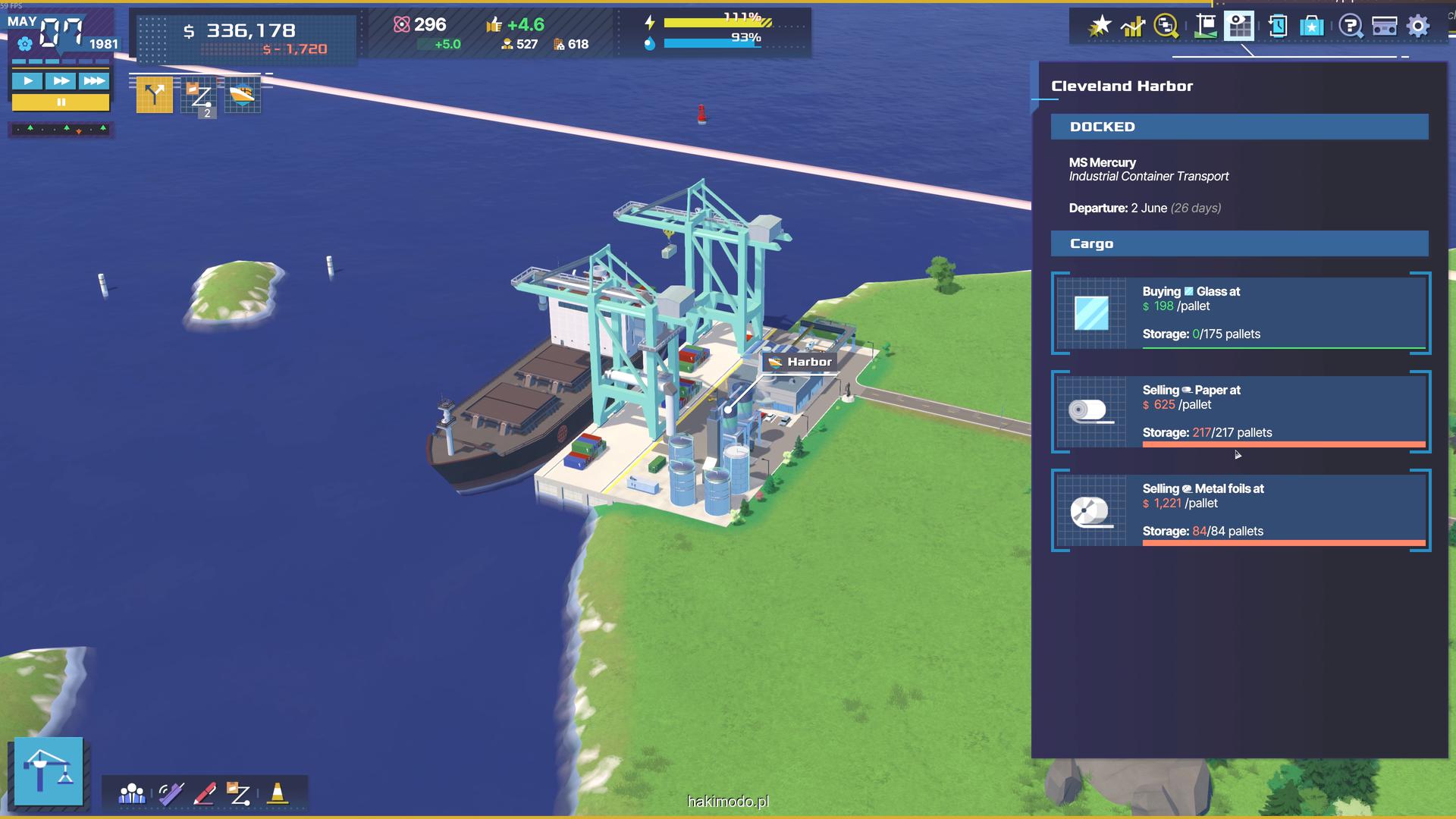The height and width of the screenshot is (819, 1456).
Task: Switch to double fast-forward speed
Action: click(61, 81)
